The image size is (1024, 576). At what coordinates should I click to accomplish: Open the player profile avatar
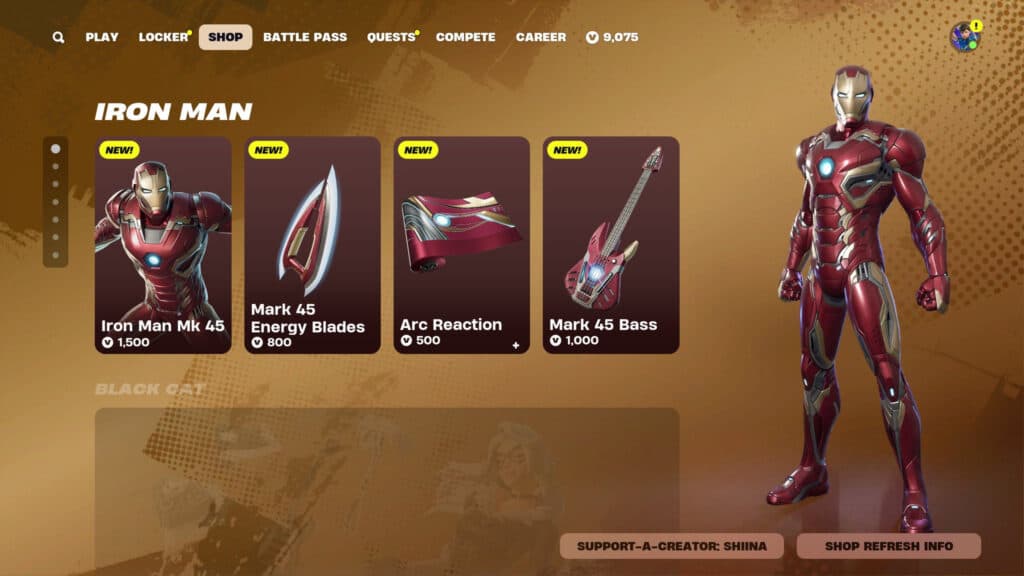coord(964,37)
